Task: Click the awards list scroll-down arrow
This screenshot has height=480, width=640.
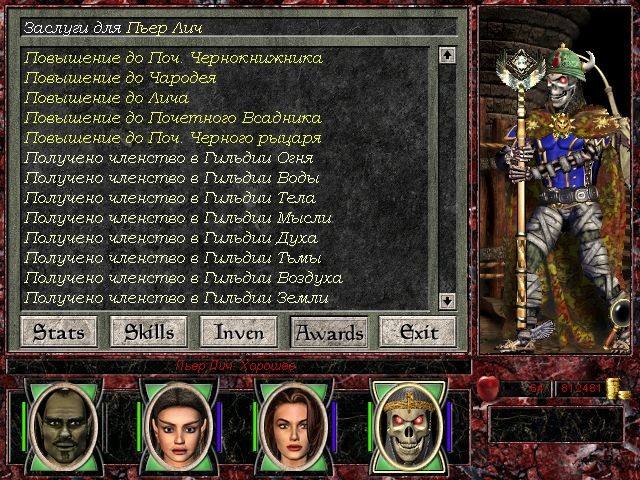Action: [x=447, y=299]
